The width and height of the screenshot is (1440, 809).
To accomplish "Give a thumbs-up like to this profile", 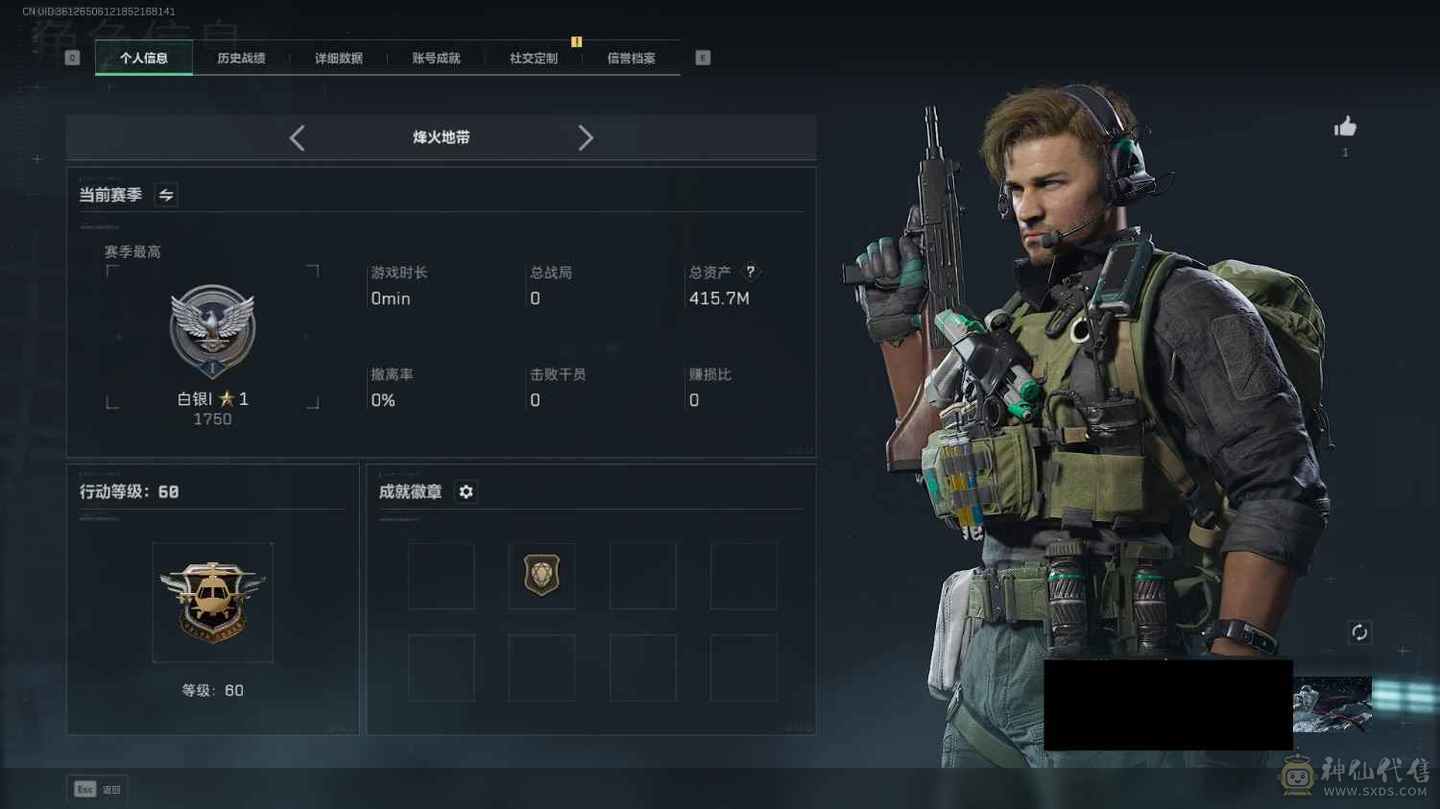I will (x=1345, y=127).
